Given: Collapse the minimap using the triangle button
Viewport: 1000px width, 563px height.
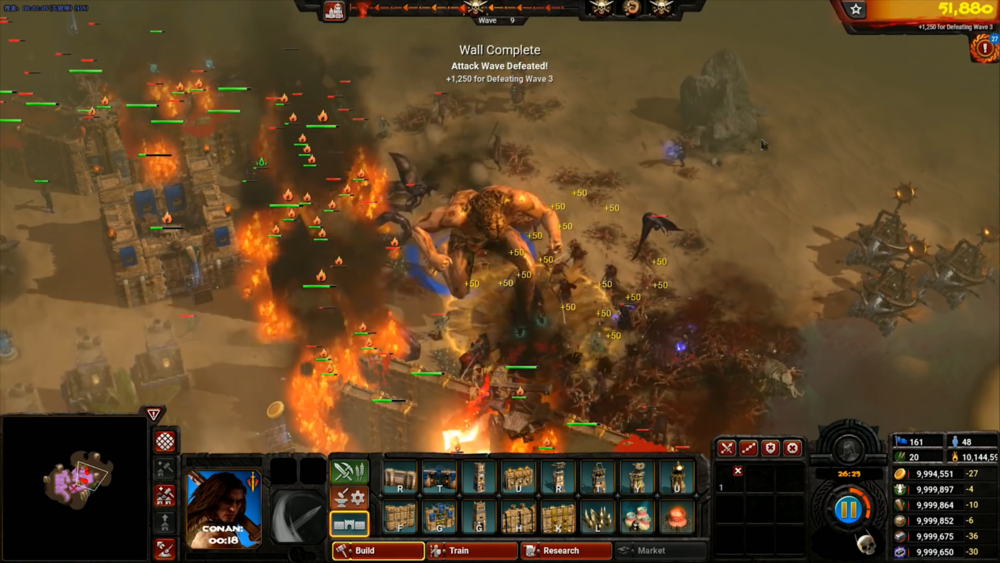Looking at the screenshot, I should [x=153, y=415].
